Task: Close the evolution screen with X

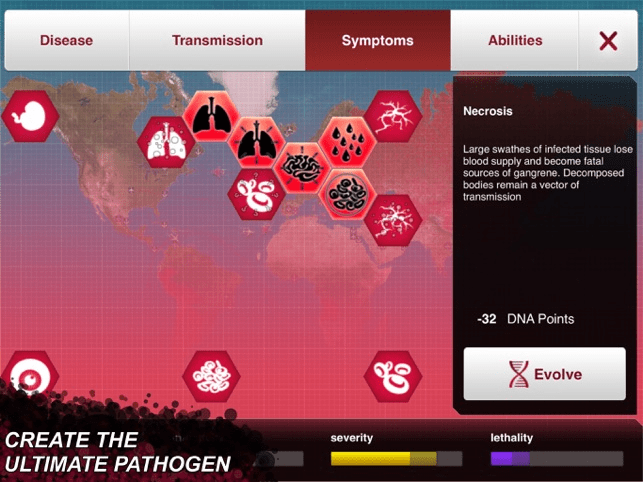Action: tap(608, 41)
